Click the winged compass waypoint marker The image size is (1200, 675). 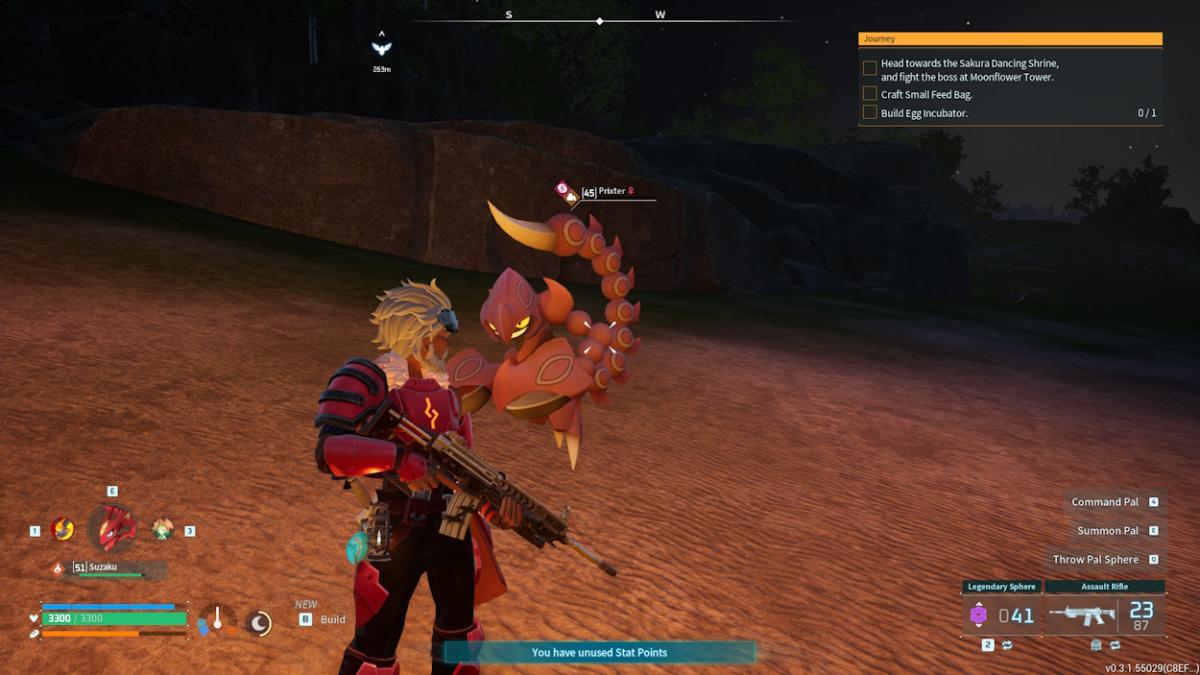[x=381, y=48]
